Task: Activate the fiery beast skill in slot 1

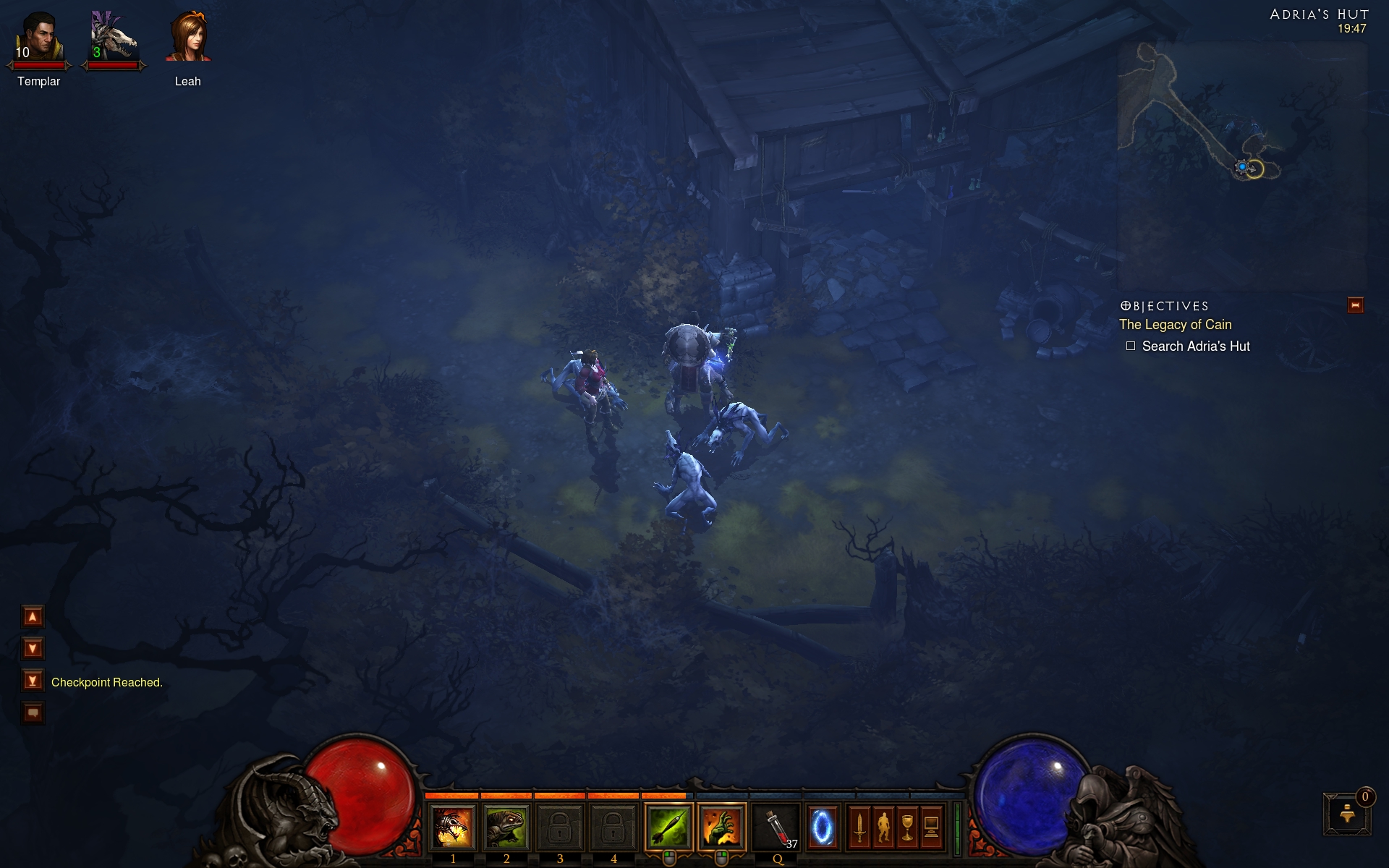Action: (453, 827)
